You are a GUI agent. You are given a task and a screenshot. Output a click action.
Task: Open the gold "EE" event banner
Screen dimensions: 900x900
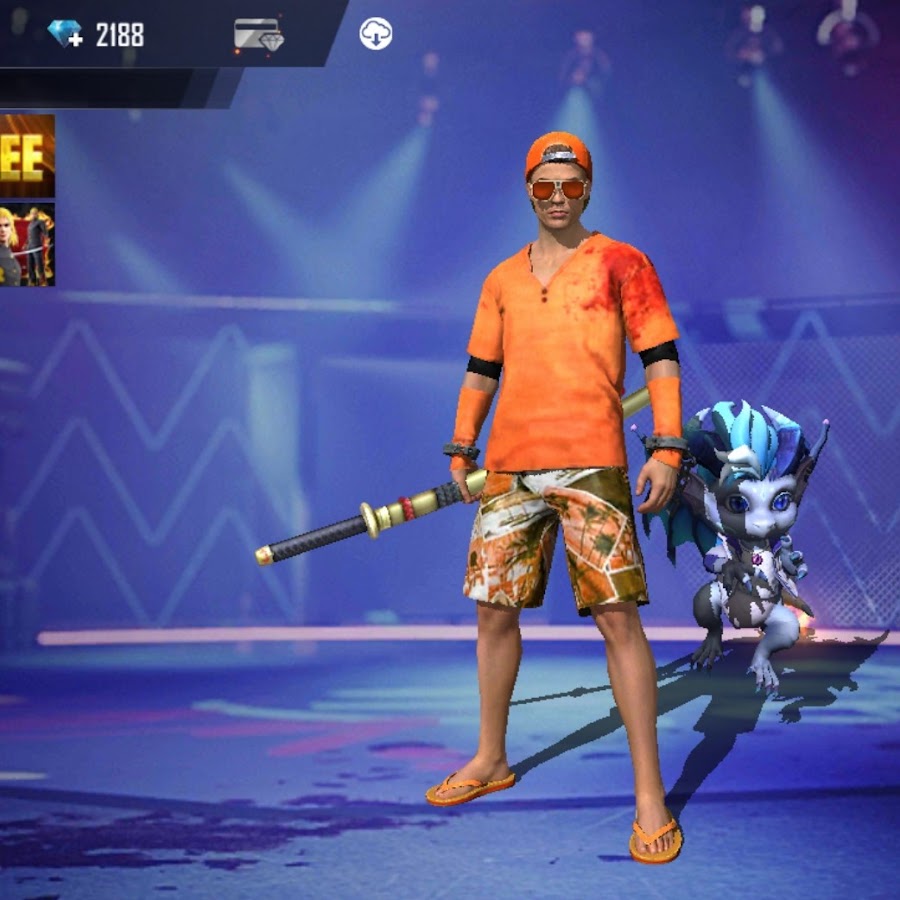26,155
